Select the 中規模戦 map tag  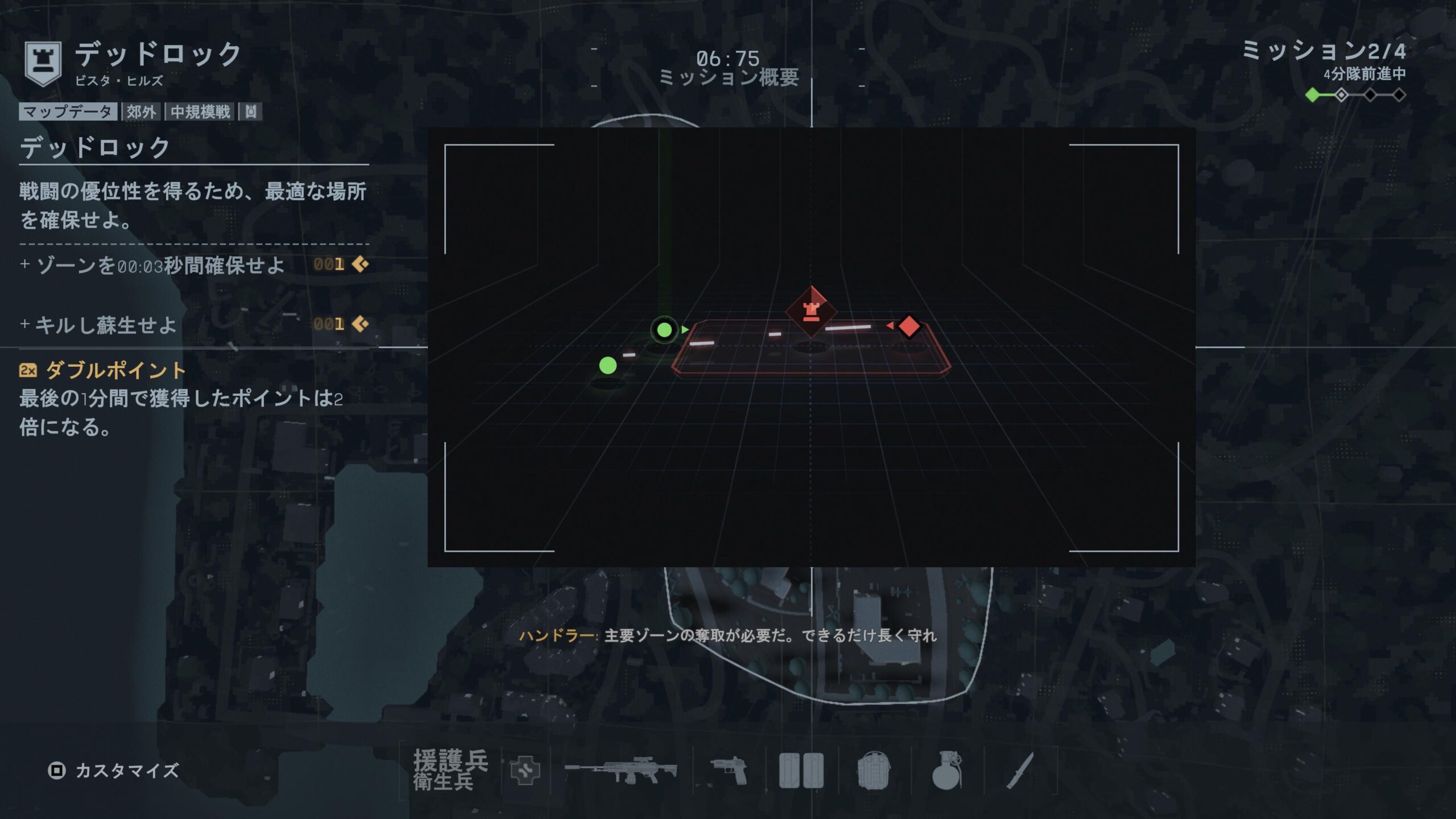[200, 111]
